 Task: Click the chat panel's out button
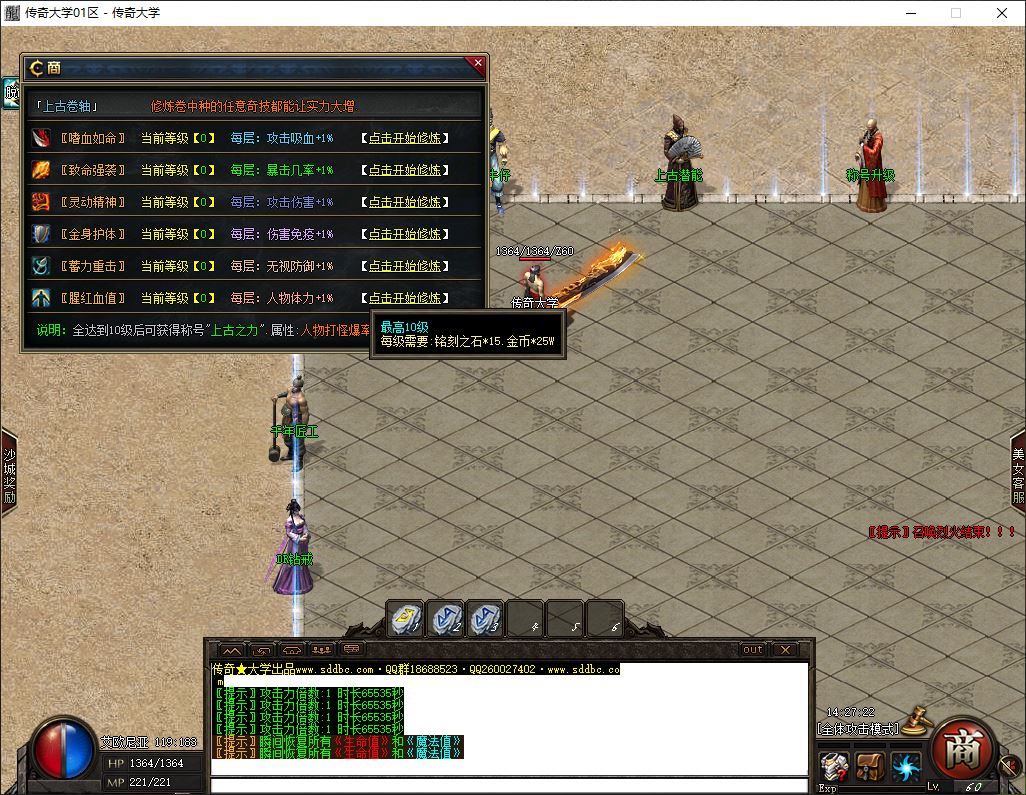[x=752, y=650]
